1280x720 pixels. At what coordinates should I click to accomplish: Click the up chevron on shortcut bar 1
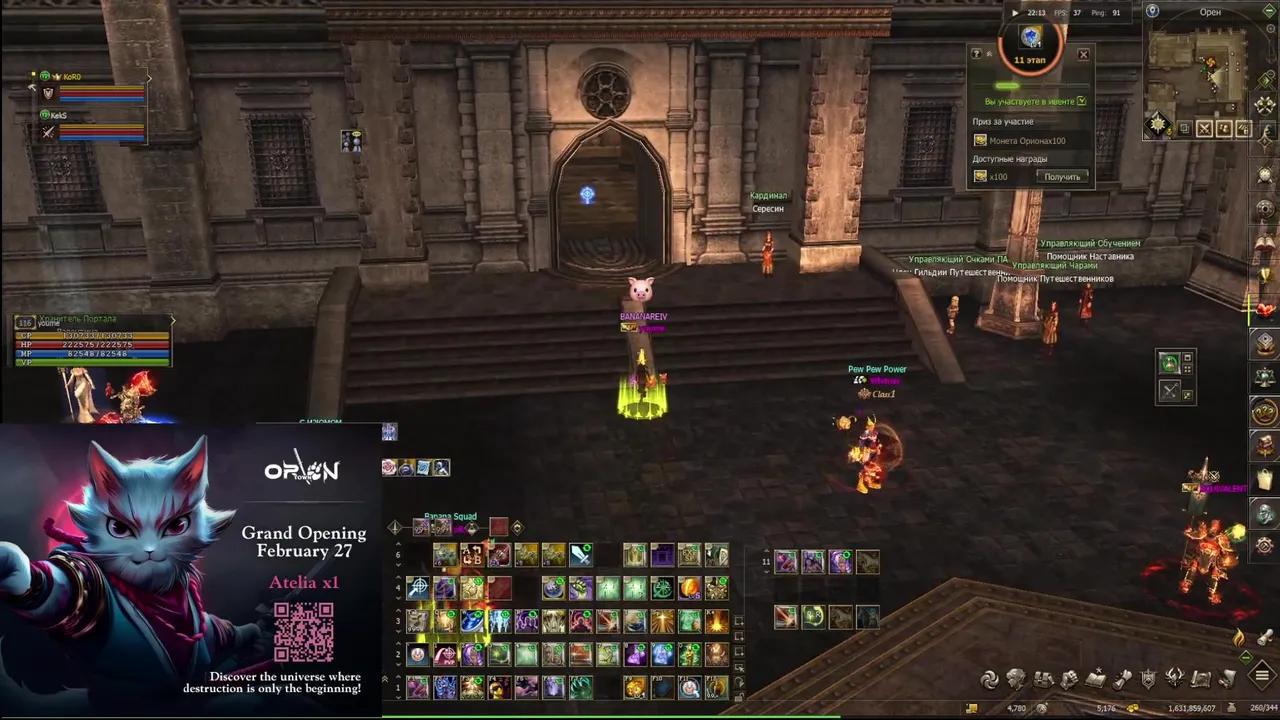tap(399, 678)
